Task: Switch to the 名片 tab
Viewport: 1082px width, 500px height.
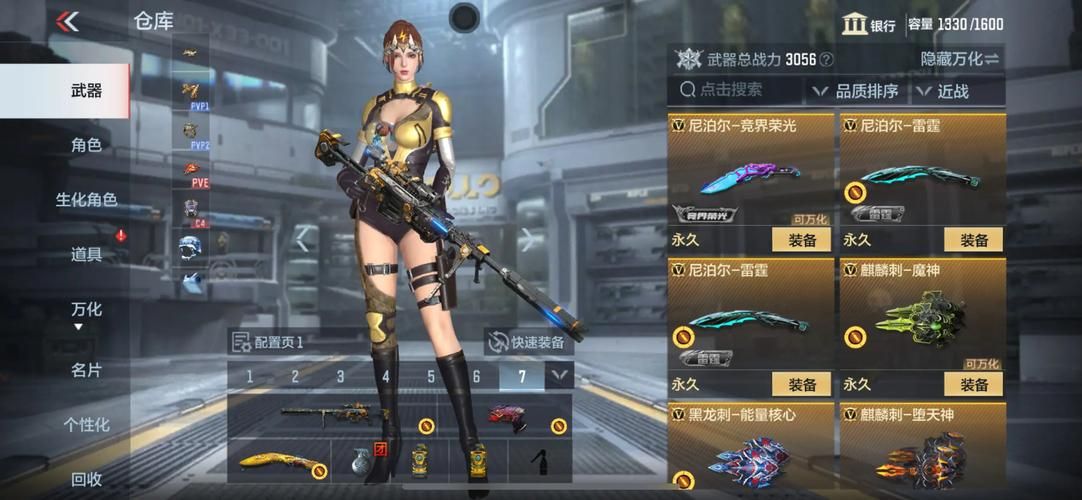Action: point(86,370)
